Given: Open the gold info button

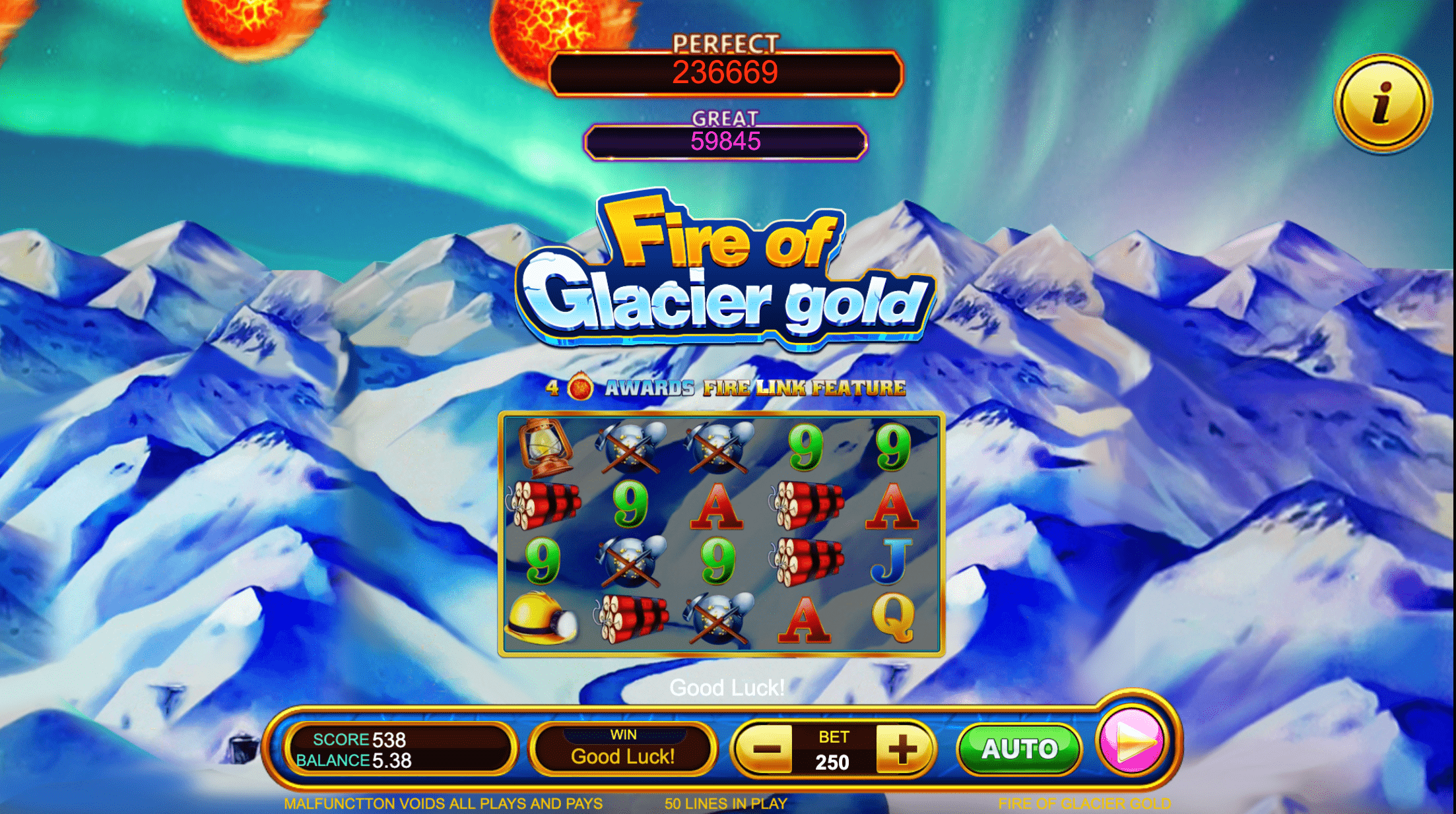Looking at the screenshot, I should tap(1382, 104).
